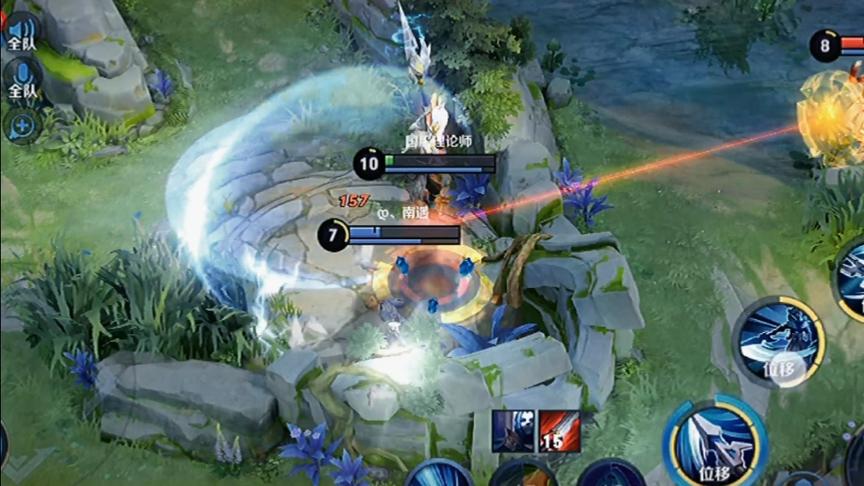Activate the 位移 skill showing a spear blade
Image resolution: width=864 pixels, height=486 pixels.
pyautogui.click(x=716, y=443)
